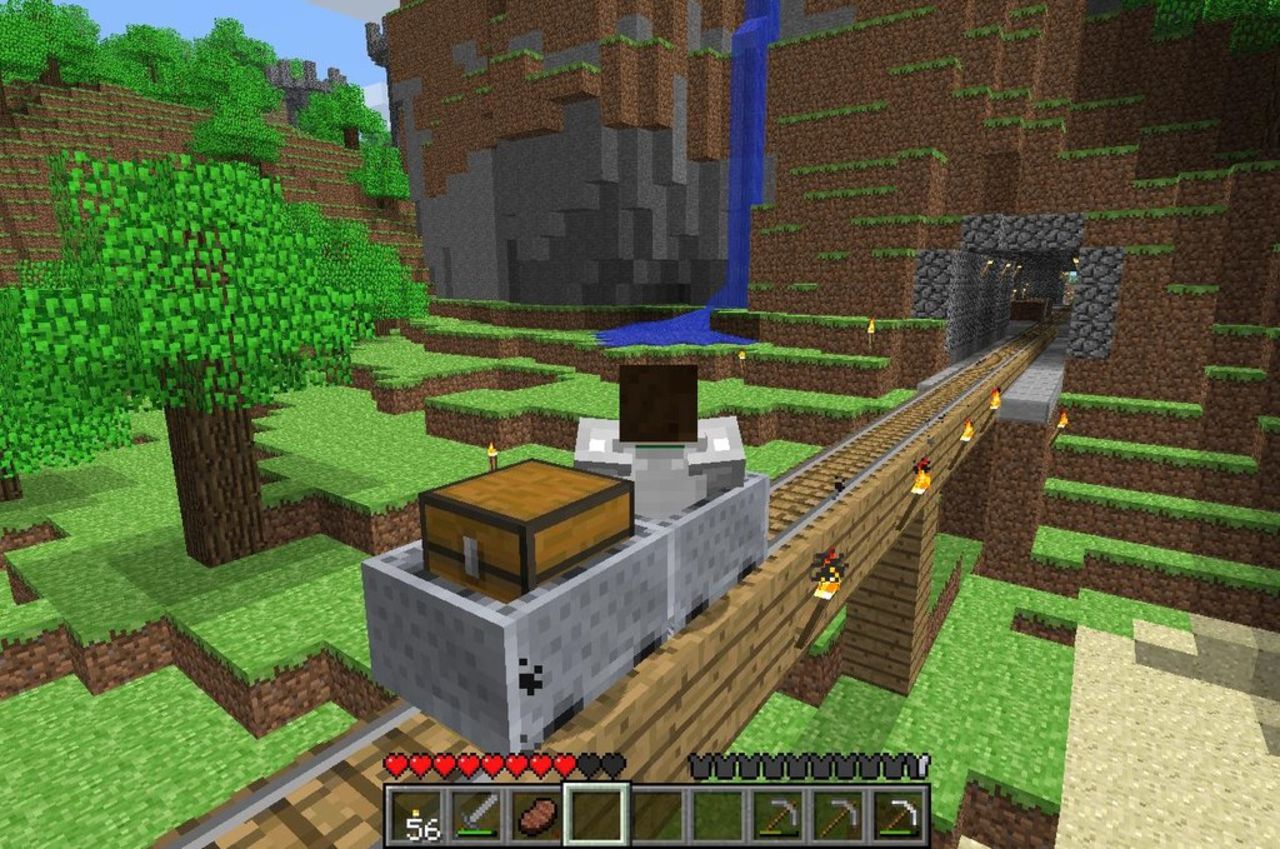1280x849 pixels.
Task: Click the first armor piece icon above hotbar
Action: tap(699, 766)
